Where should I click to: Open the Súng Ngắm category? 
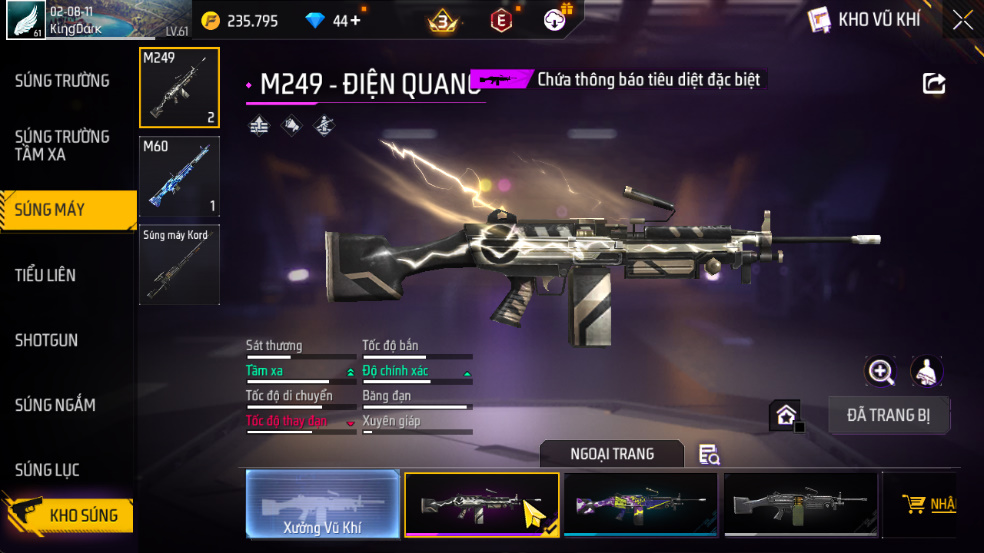coord(55,405)
